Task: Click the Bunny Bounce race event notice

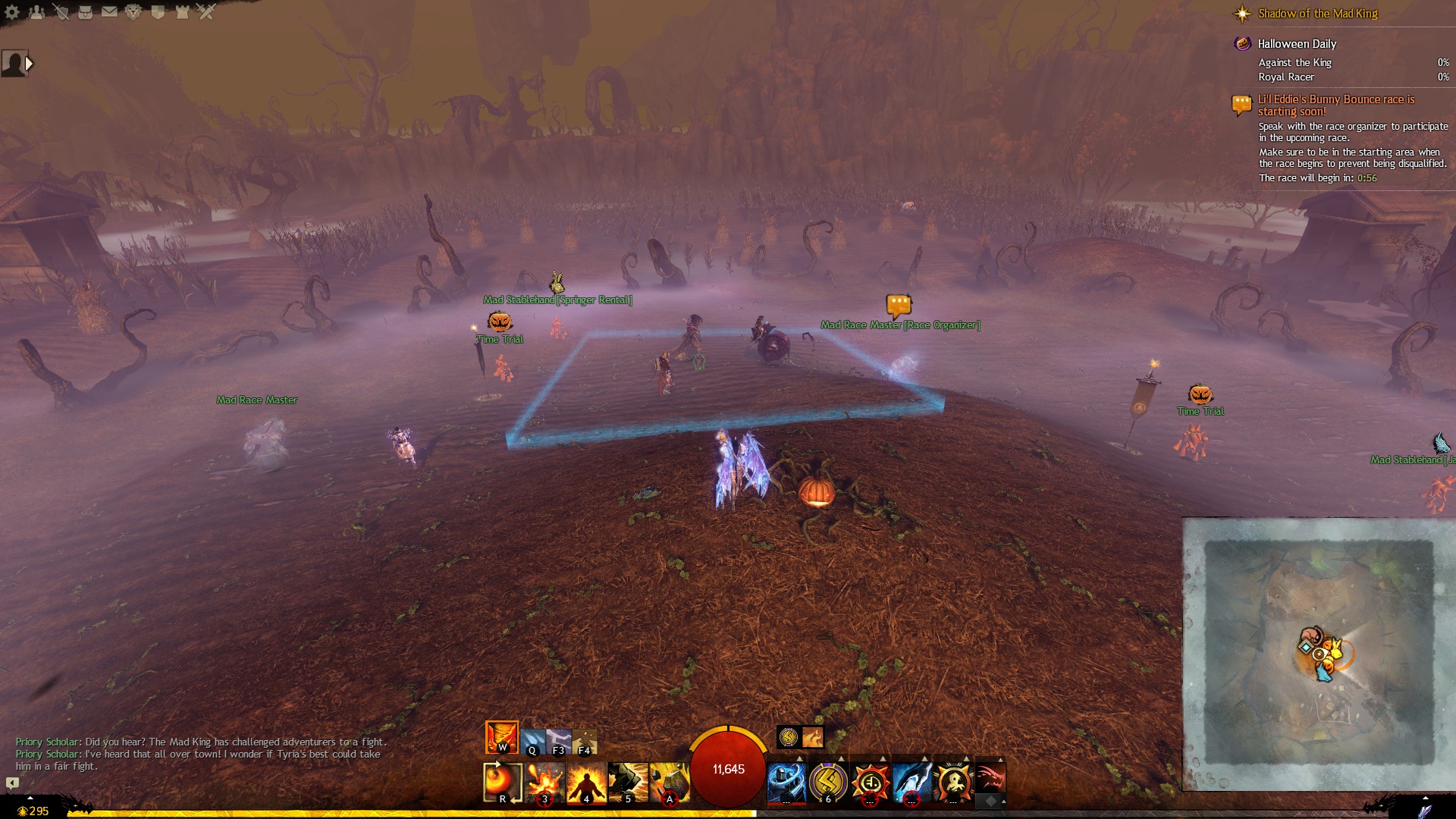Action: point(1335,105)
